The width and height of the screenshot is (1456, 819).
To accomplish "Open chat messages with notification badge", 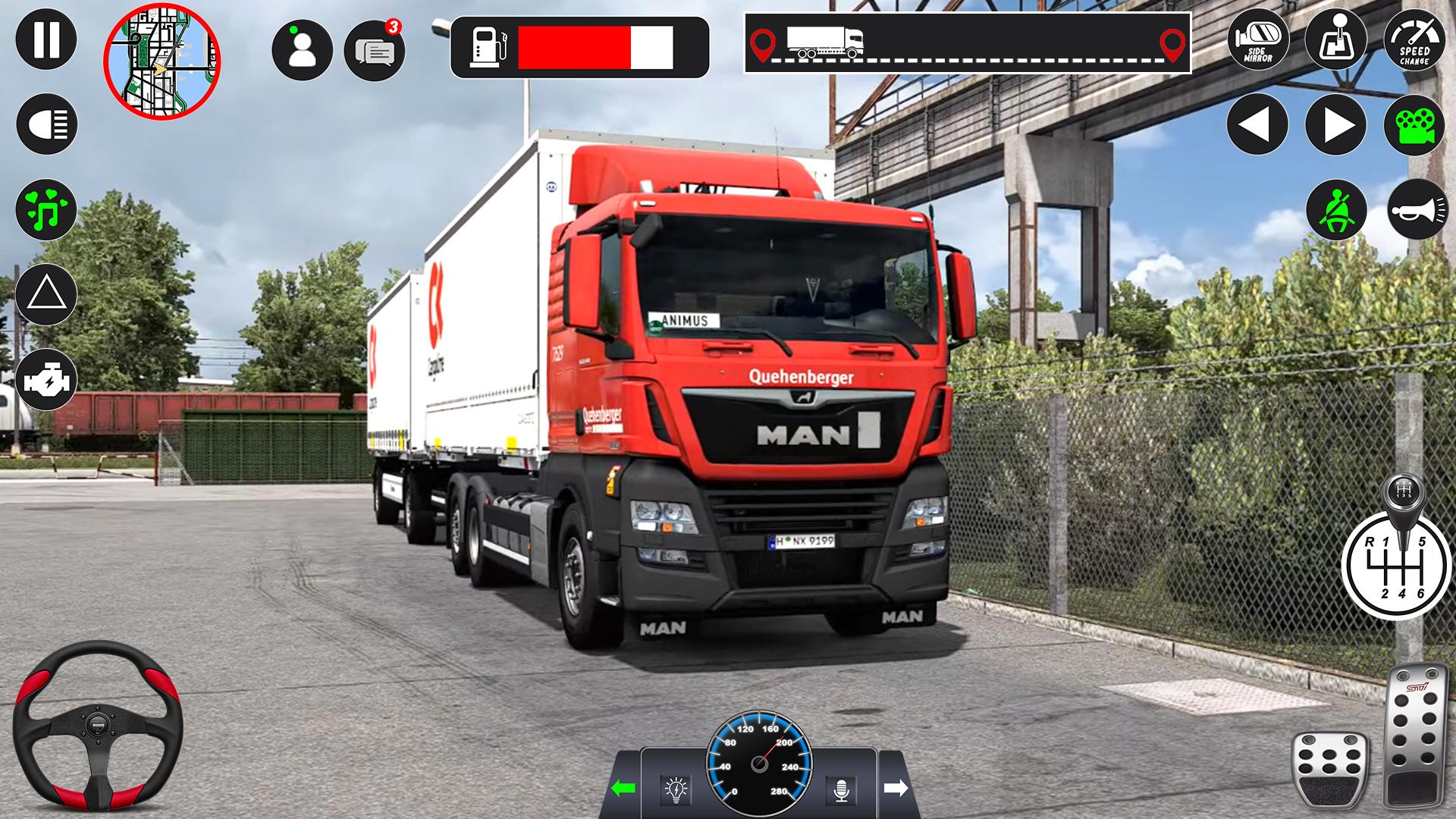I will pyautogui.click(x=375, y=50).
